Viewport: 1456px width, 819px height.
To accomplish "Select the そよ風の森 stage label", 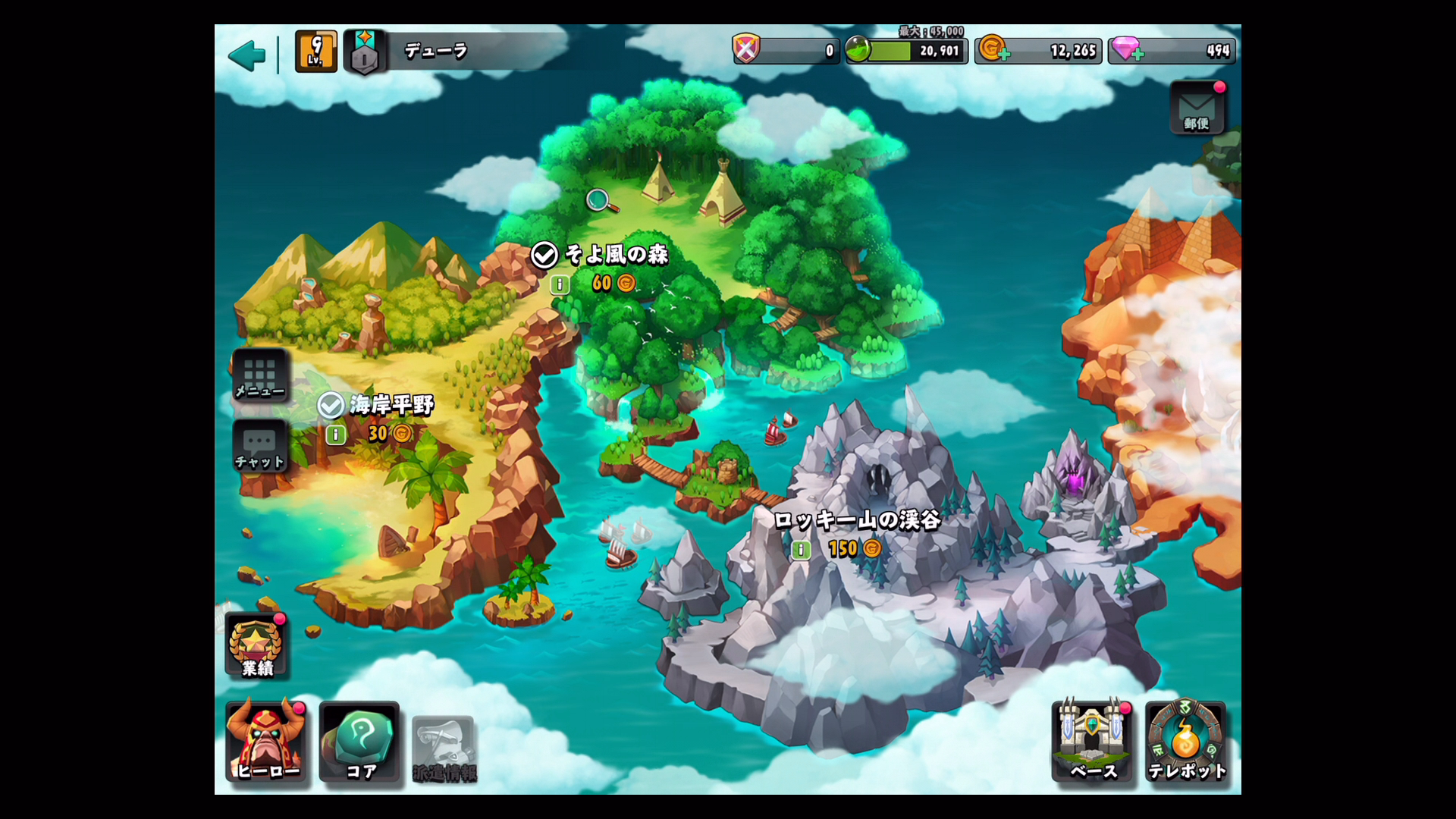I will coord(616,255).
